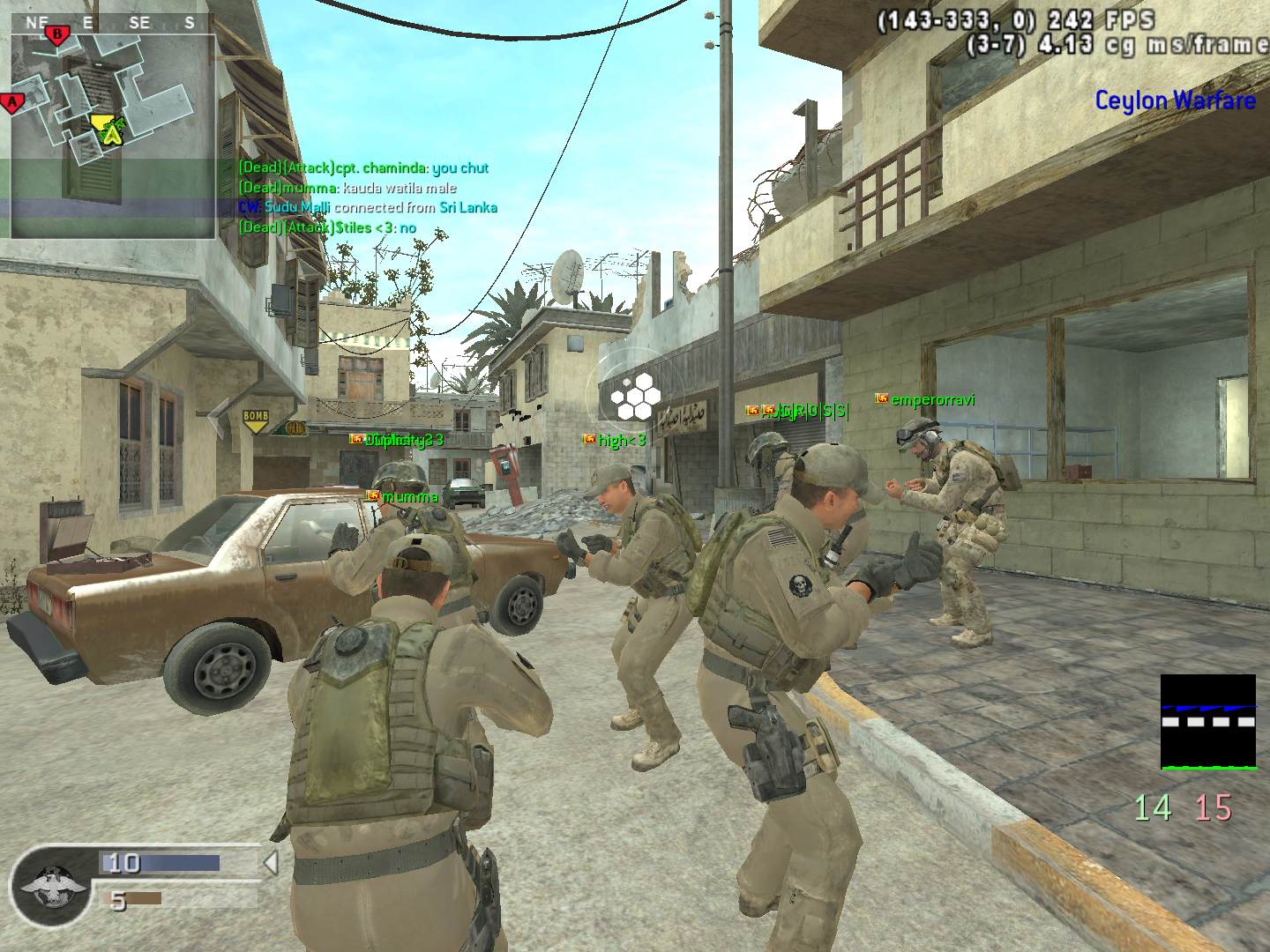
Task: Click the yellow BOMB objective marker
Action: [x=256, y=420]
